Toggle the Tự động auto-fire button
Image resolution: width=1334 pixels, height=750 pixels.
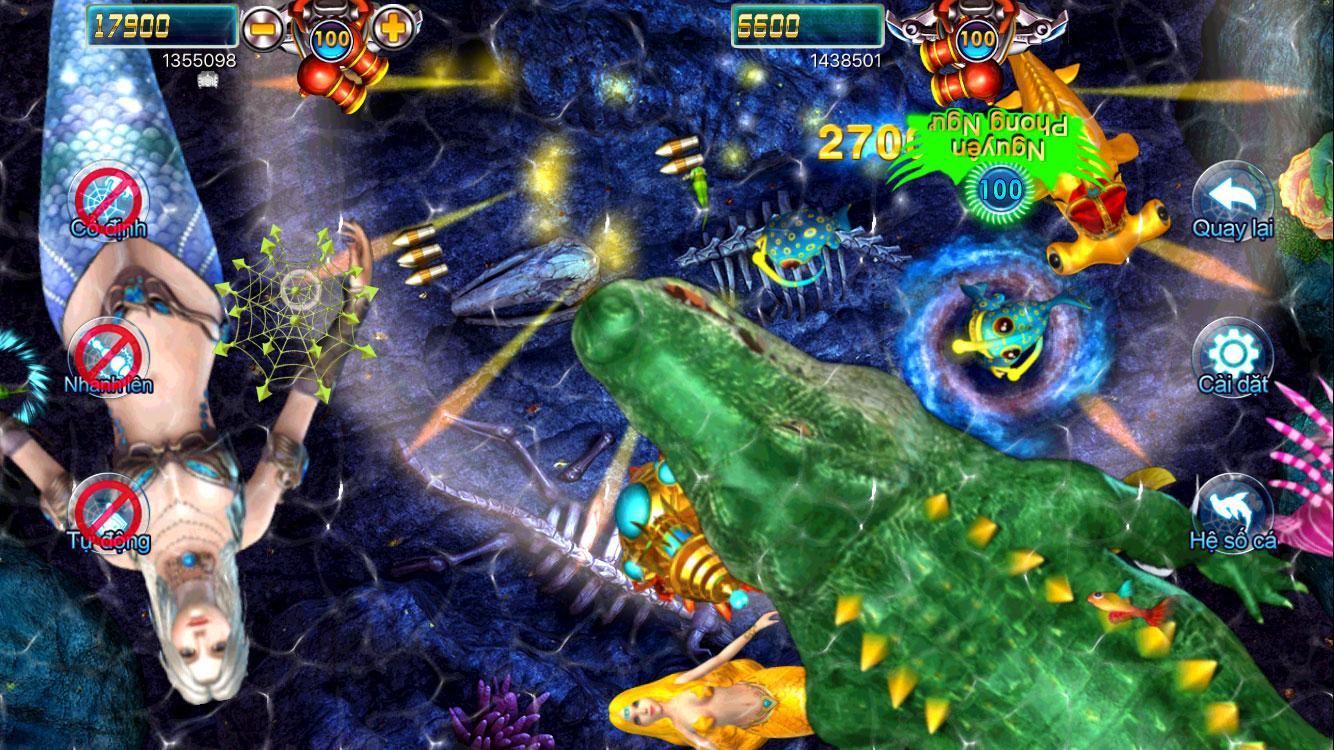[x=108, y=510]
